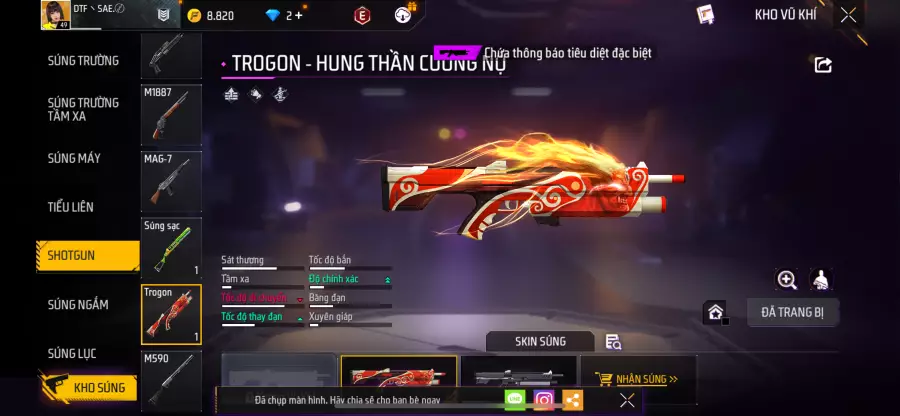Select the Súng Trường category
This screenshot has height=416, width=900.
[x=83, y=60]
